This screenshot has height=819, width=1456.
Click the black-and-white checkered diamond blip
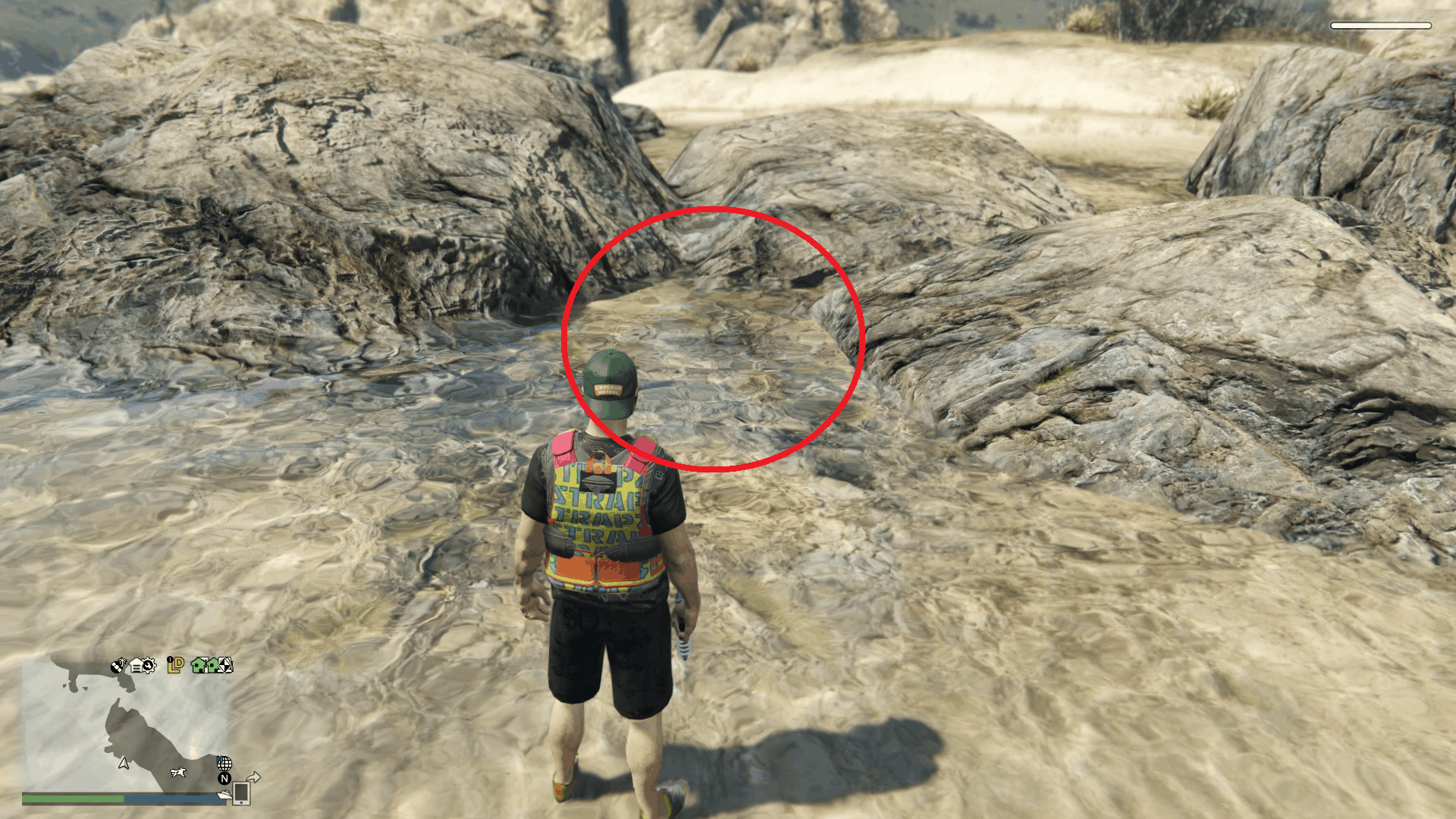[x=225, y=666]
